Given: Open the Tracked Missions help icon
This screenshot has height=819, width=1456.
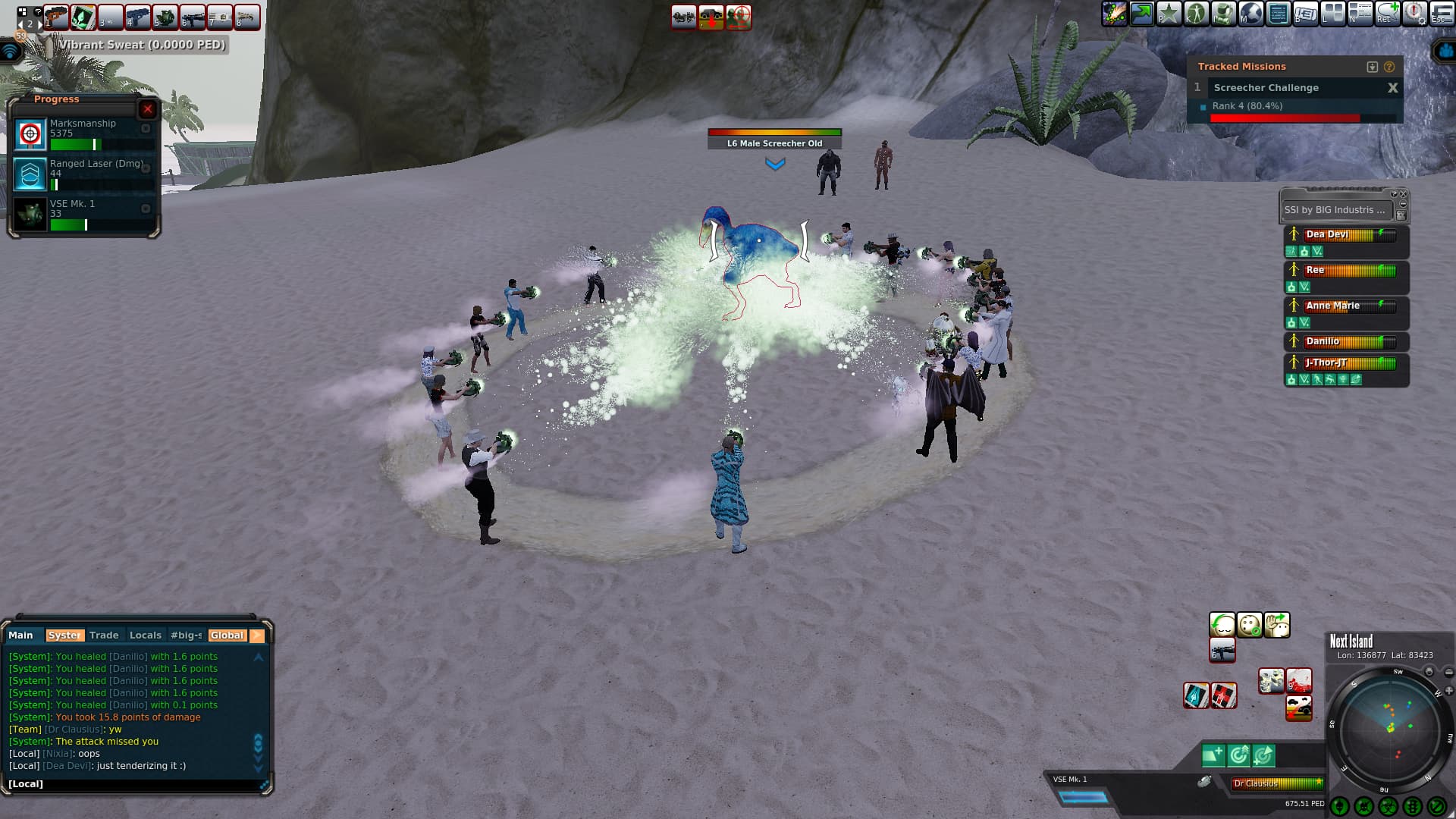Looking at the screenshot, I should tap(1389, 67).
